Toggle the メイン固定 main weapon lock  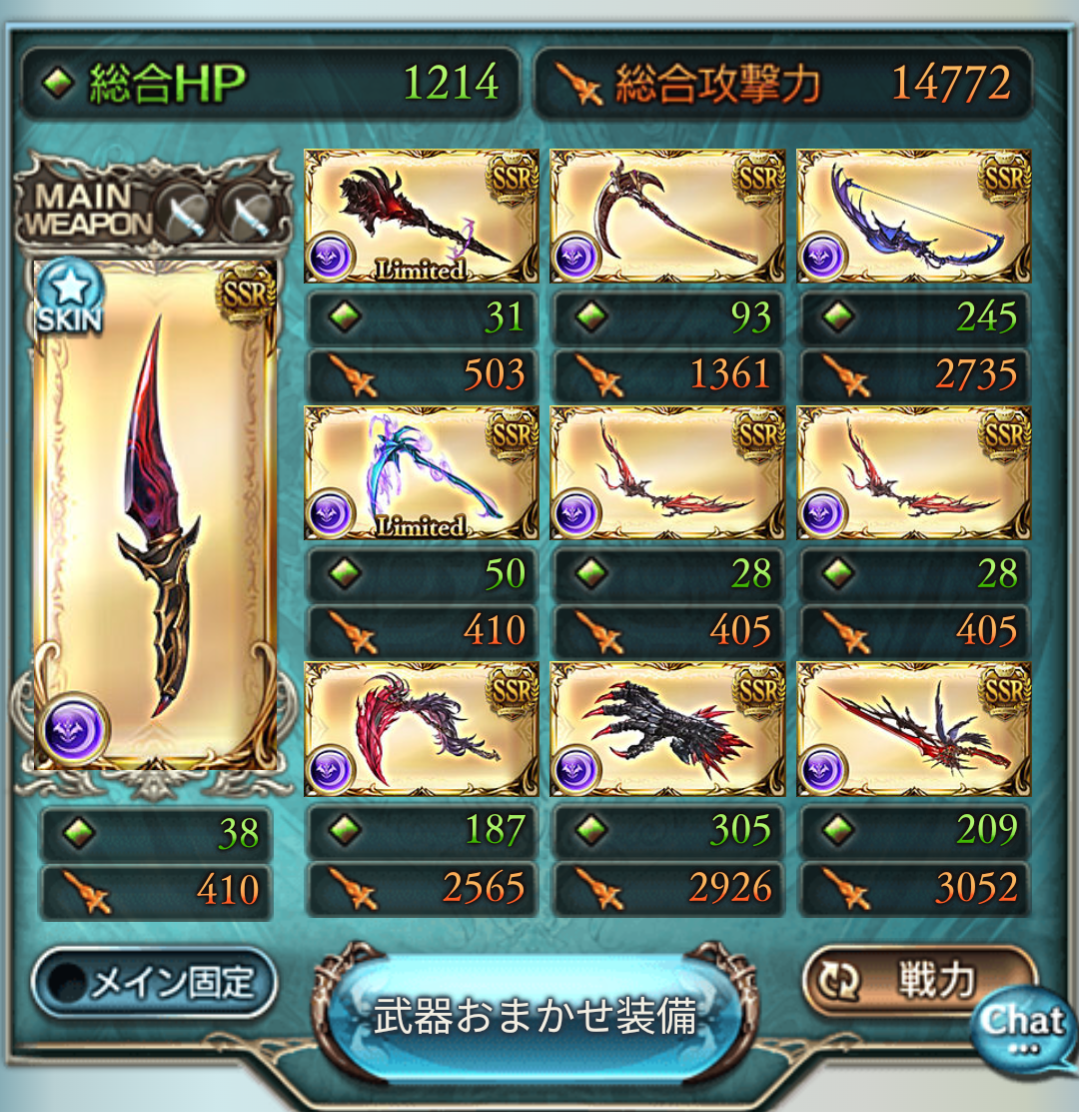click(154, 984)
